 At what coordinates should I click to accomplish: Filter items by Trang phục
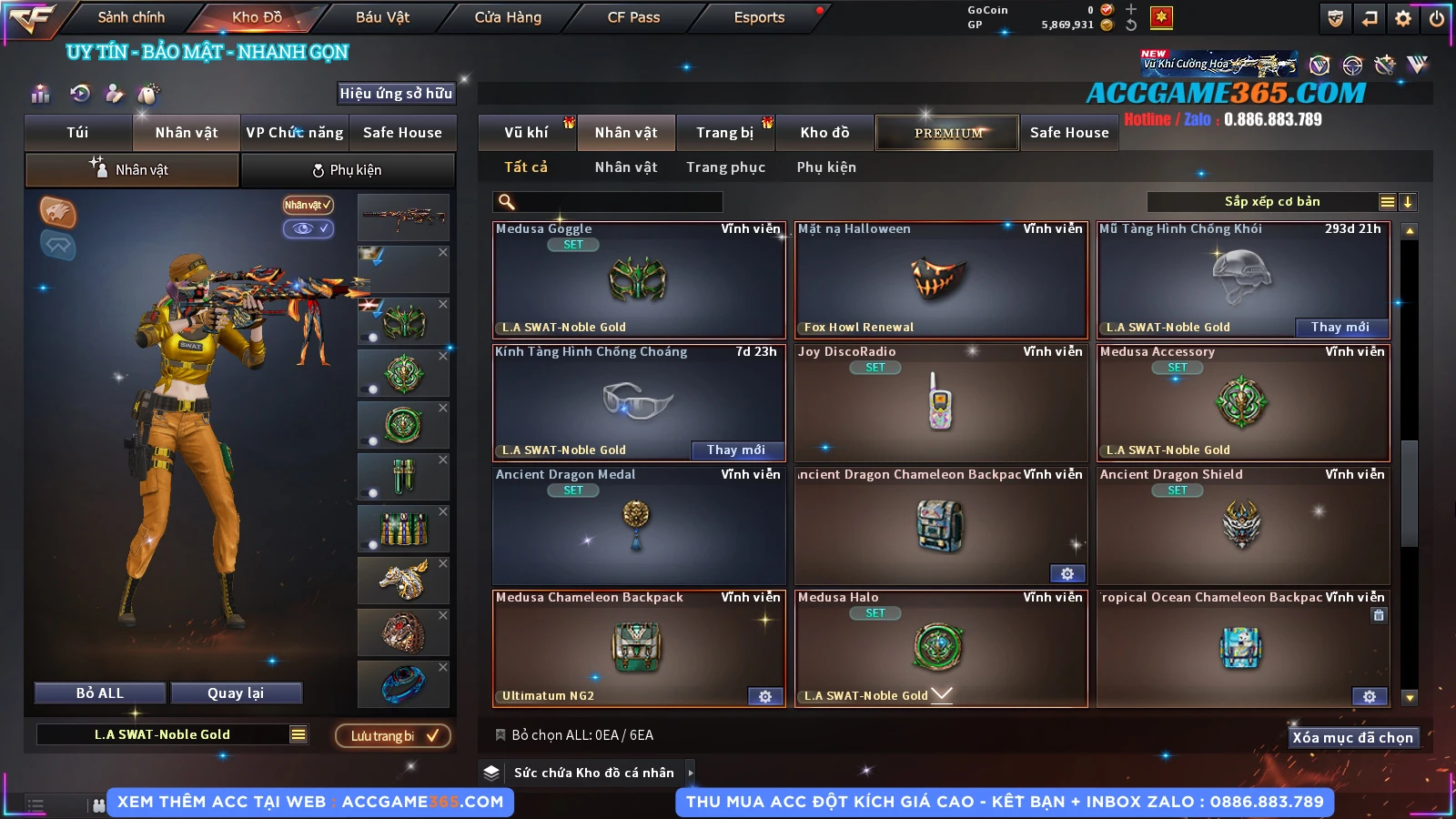[x=725, y=167]
